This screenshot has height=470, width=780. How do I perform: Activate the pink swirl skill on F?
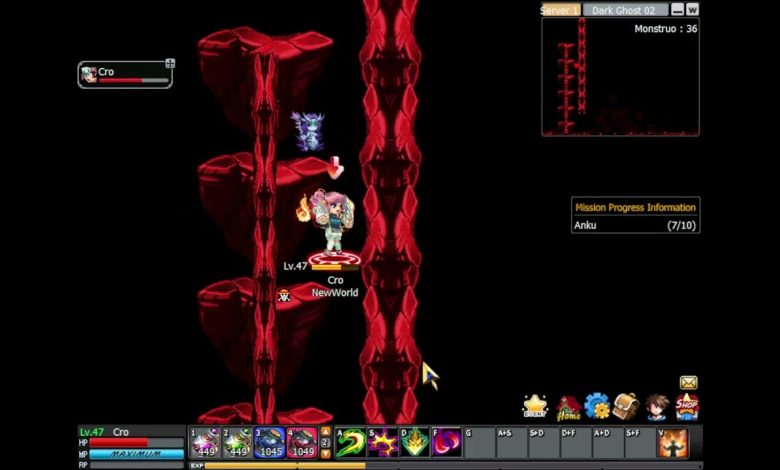pos(446,442)
